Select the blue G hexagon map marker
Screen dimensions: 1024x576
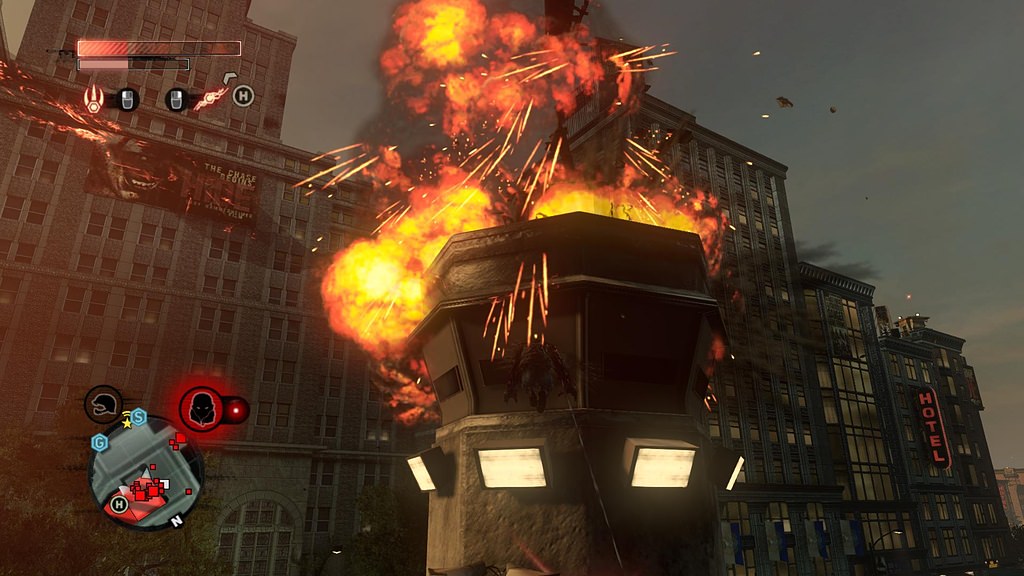(100, 441)
